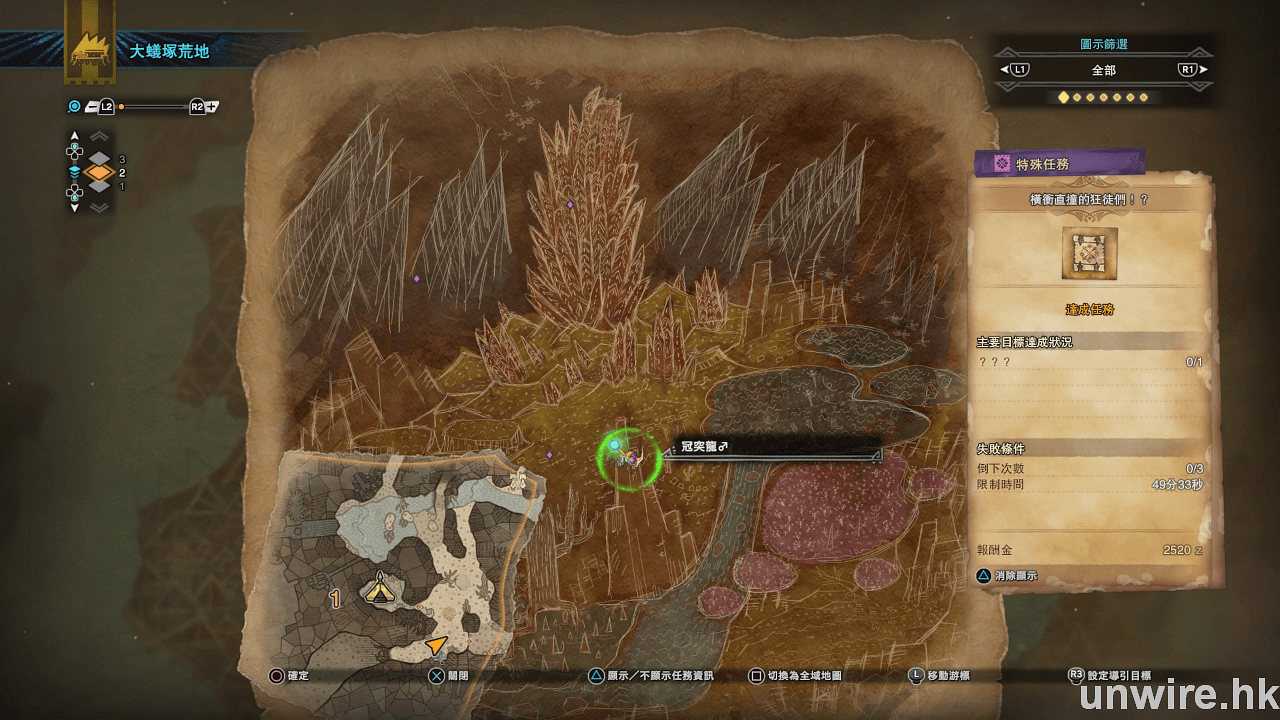The height and width of the screenshot is (720, 1280).
Task: Switch to map layer 3
Action: [x=100, y=159]
